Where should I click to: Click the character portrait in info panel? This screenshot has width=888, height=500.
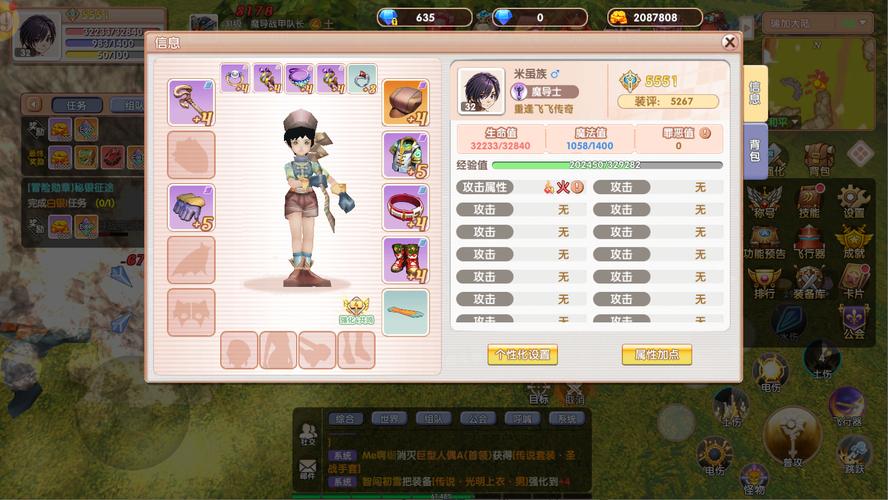click(482, 90)
